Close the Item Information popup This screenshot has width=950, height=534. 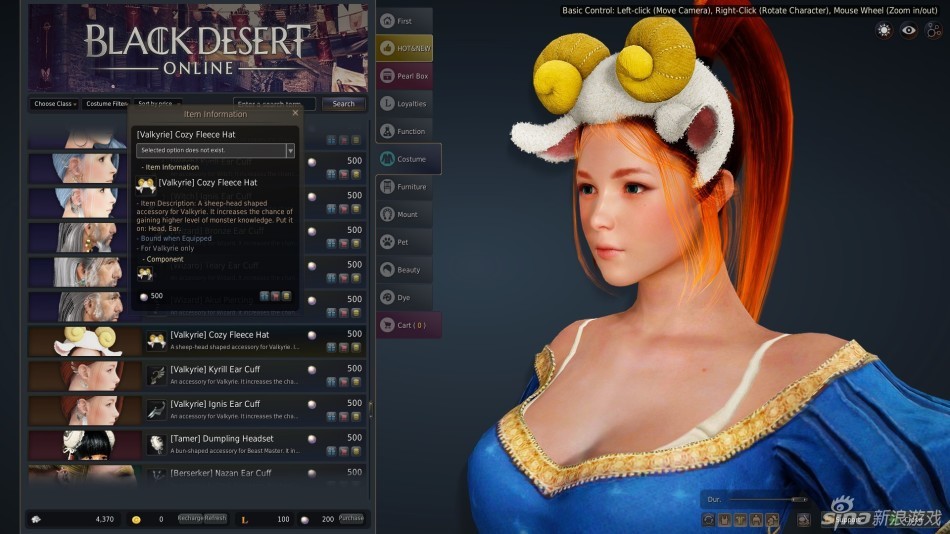pyautogui.click(x=295, y=114)
